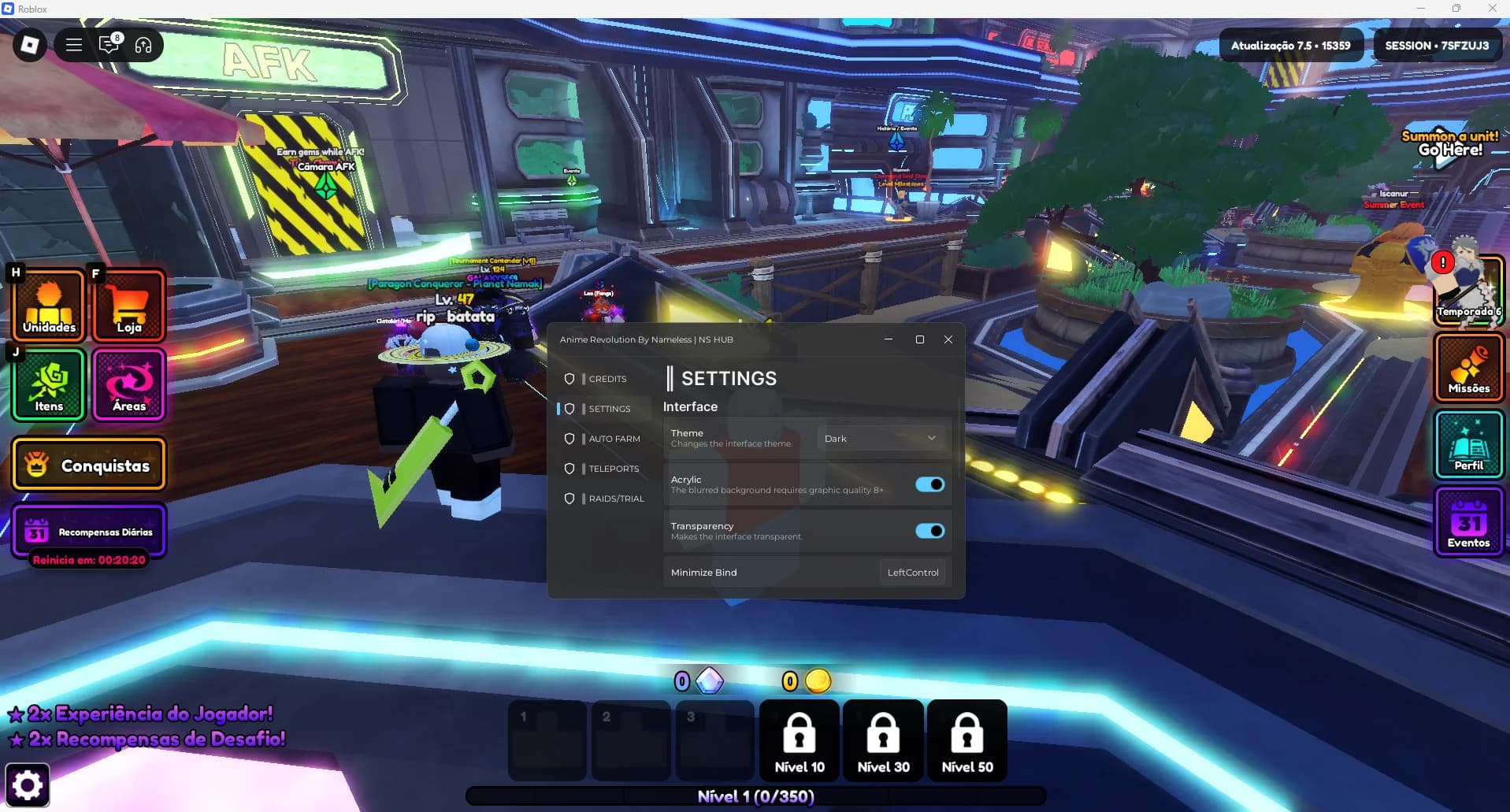Toggle the Acrylic switch
The image size is (1510, 812).
tap(929, 484)
